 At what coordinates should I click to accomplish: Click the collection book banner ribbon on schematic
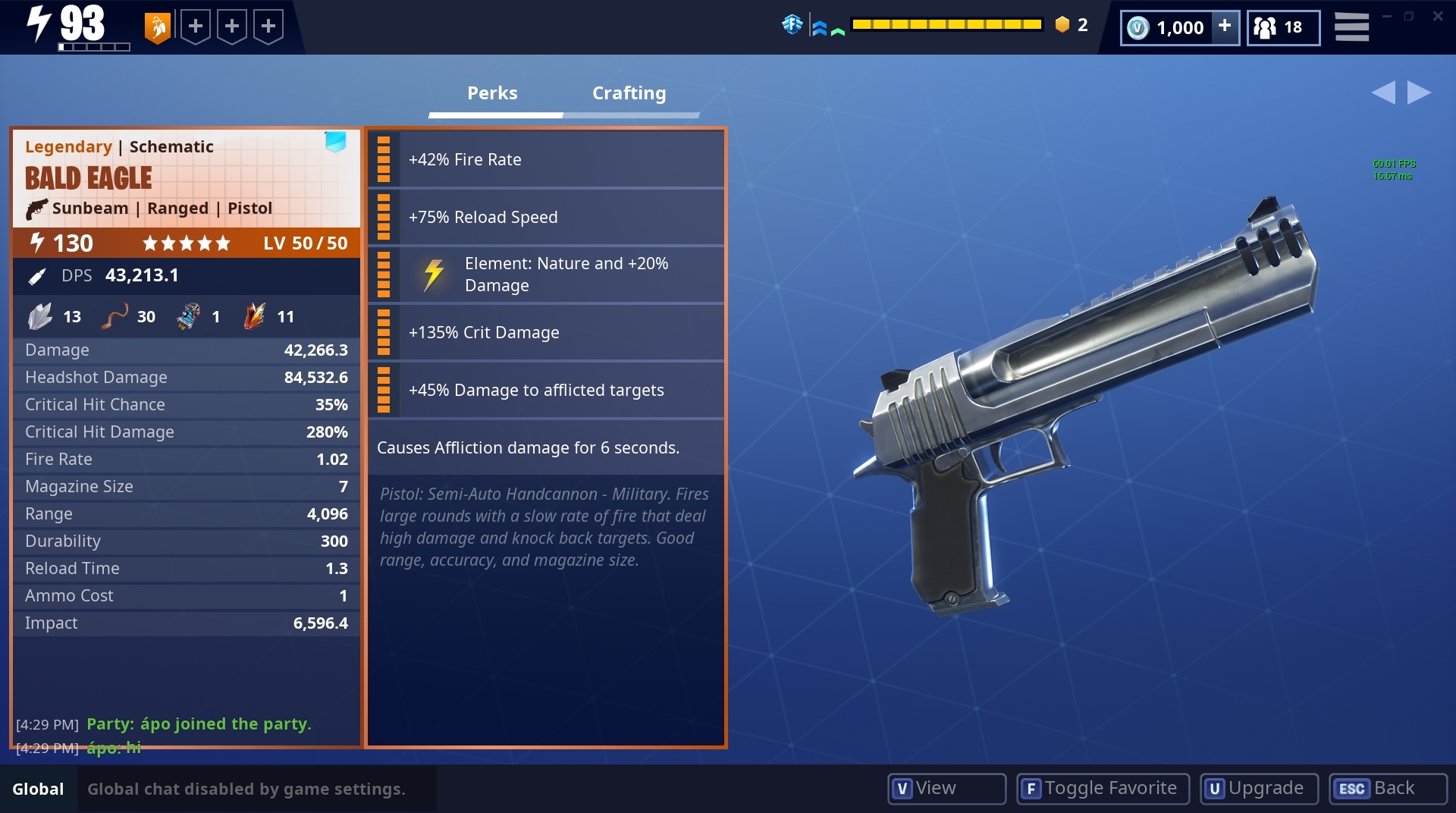(335, 143)
